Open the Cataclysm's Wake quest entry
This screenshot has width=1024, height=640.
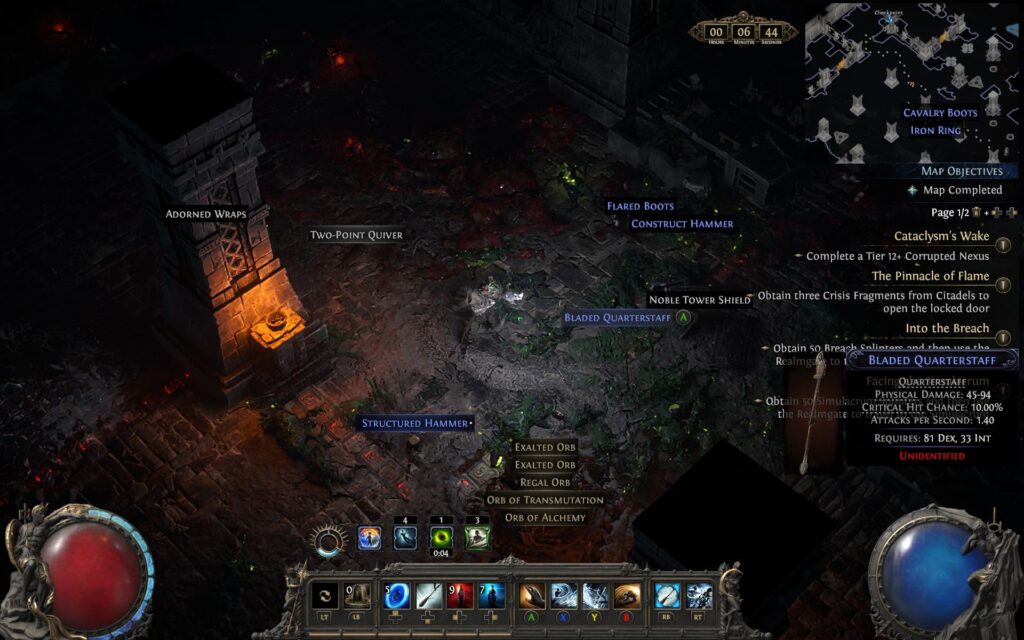point(941,237)
